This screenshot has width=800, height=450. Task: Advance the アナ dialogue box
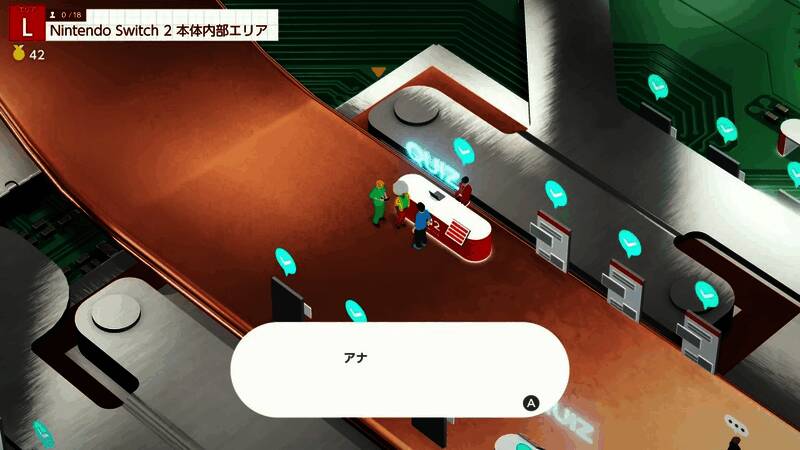click(531, 403)
